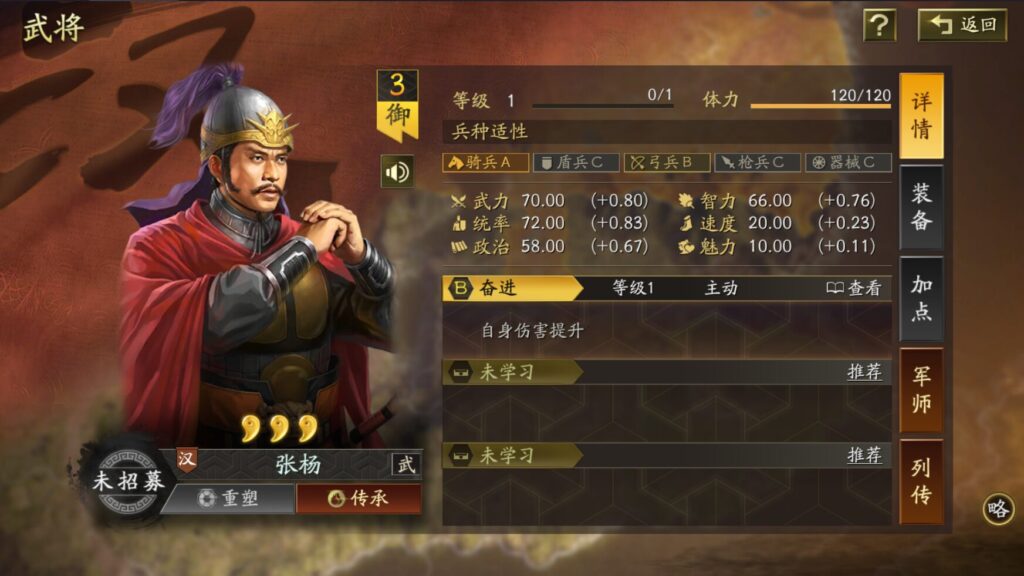Choose the 弓兵B archer aptitude
This screenshot has height=576, width=1024.
(667, 162)
